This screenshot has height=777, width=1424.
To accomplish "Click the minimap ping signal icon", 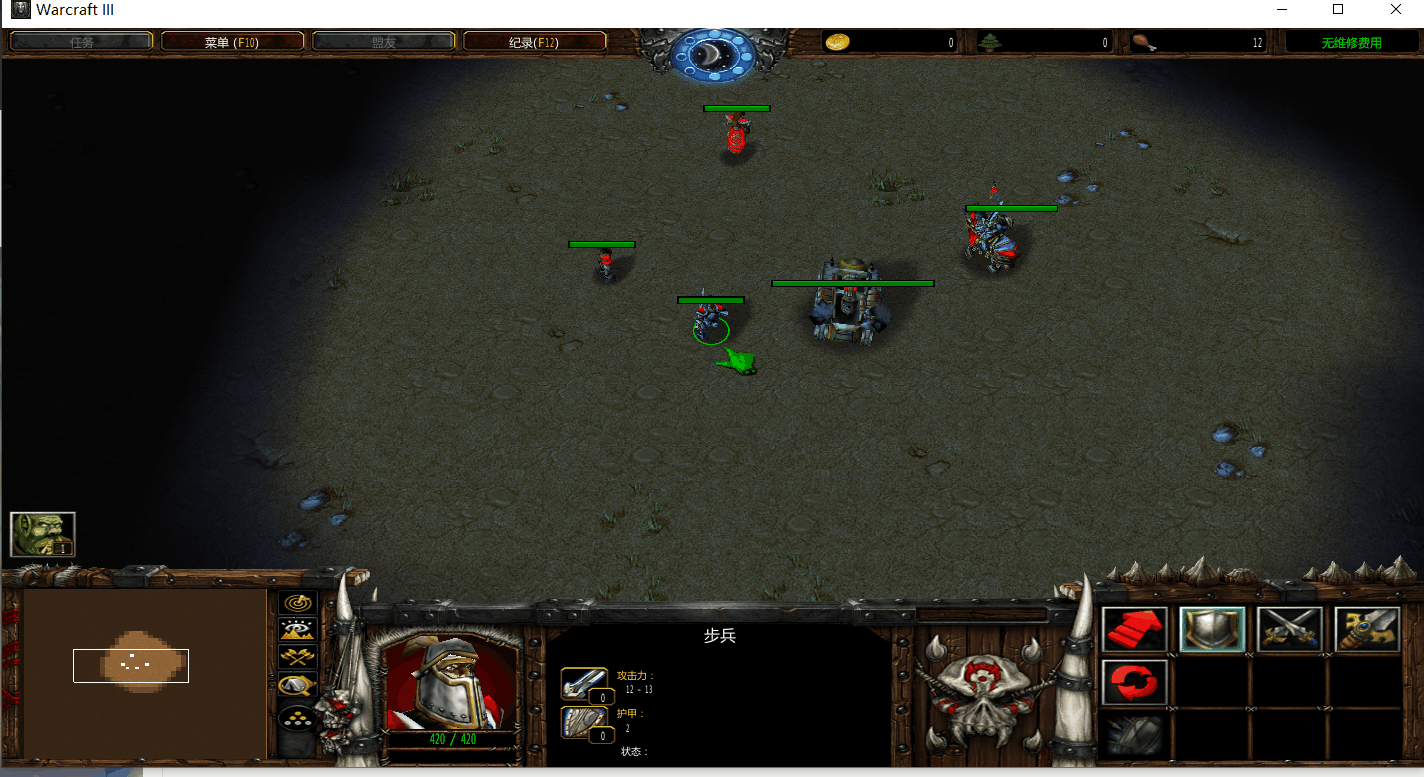I will pyautogui.click(x=297, y=601).
